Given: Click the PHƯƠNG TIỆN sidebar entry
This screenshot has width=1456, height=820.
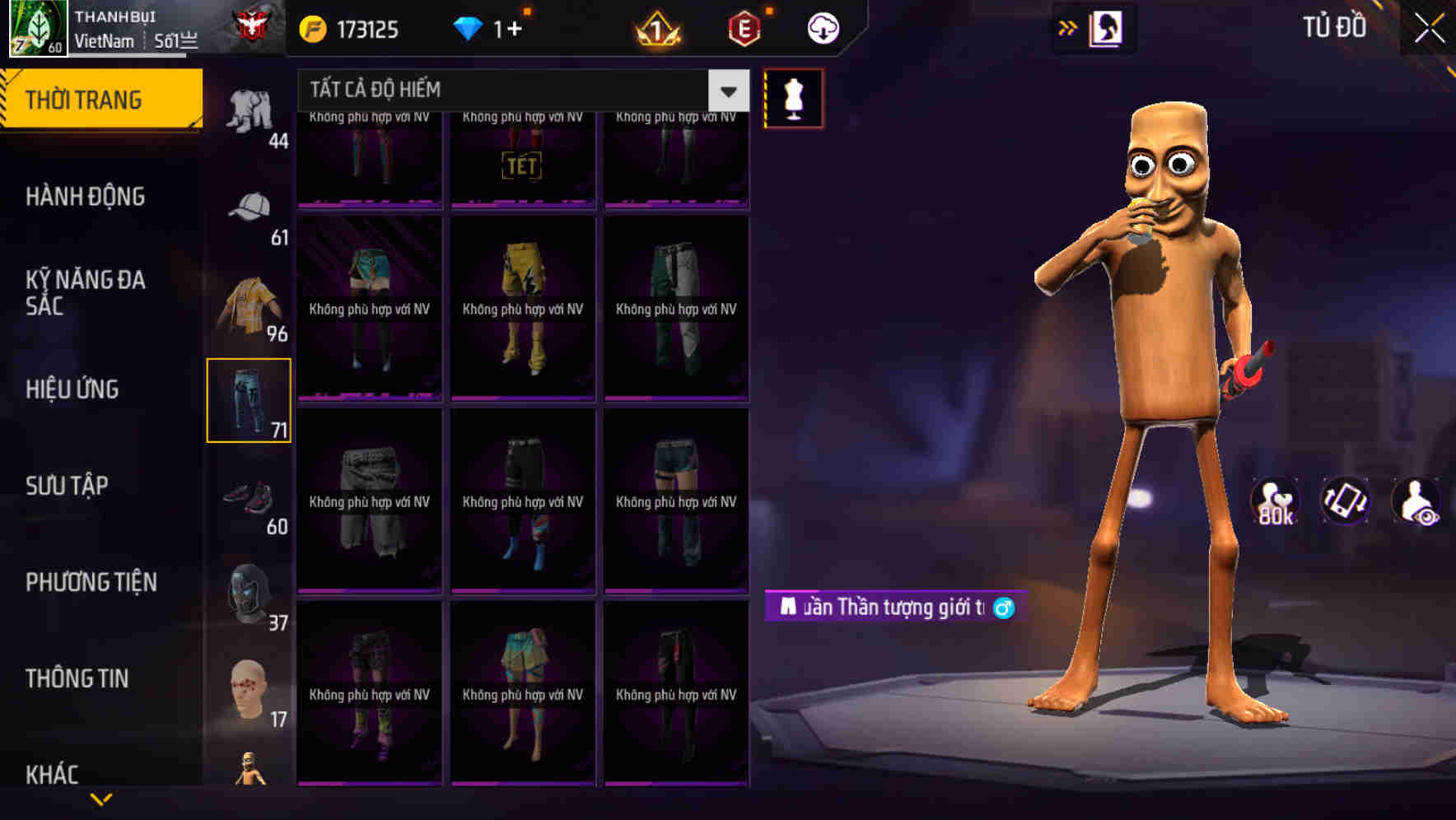Looking at the screenshot, I should [91, 582].
